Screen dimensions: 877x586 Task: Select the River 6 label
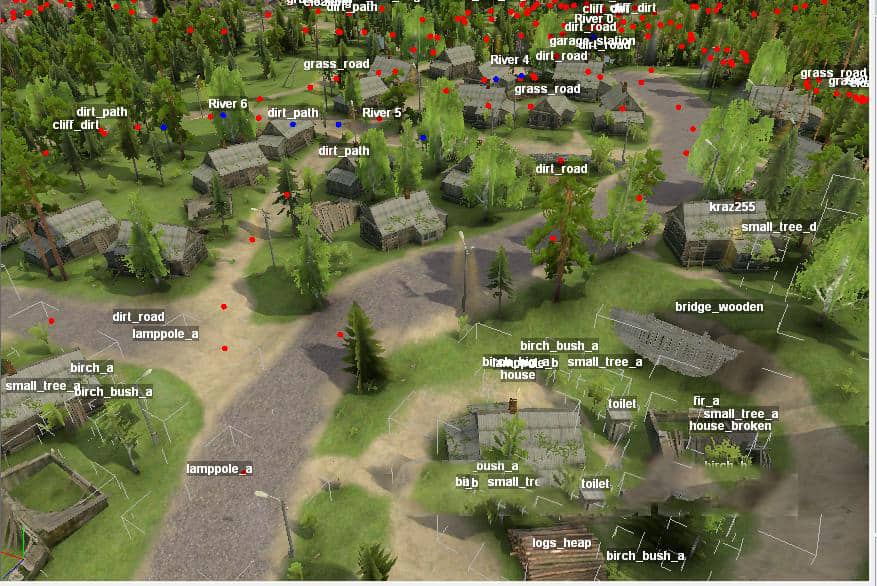click(x=227, y=104)
